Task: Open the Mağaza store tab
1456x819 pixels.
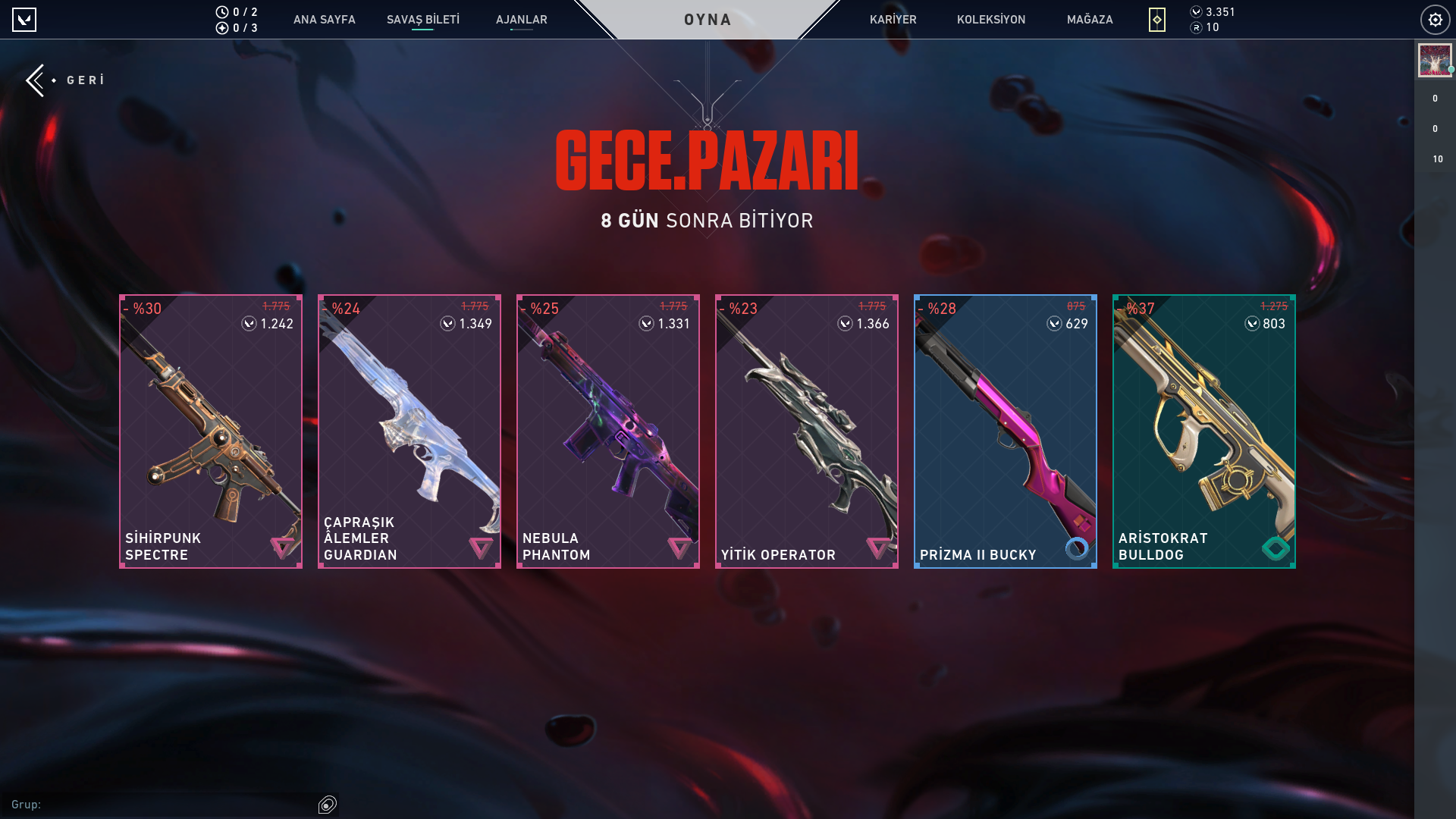Action: coord(1090,20)
